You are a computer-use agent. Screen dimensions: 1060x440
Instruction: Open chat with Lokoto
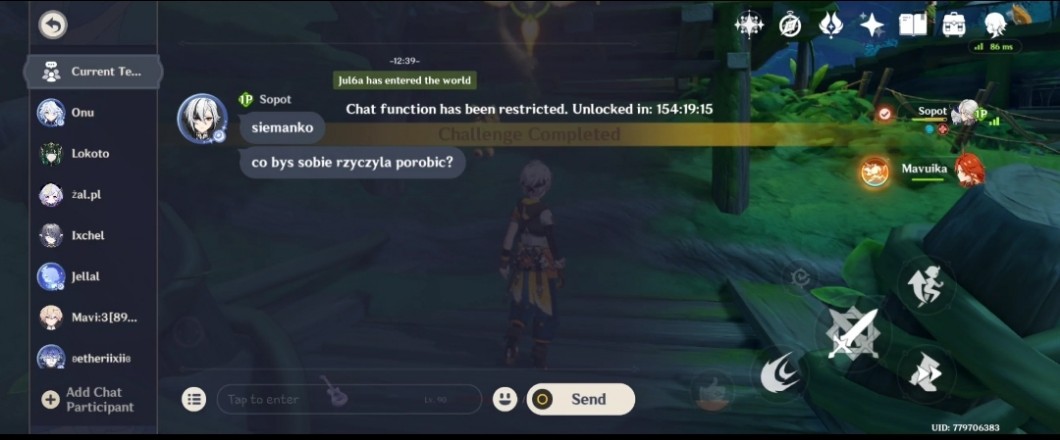(x=88, y=154)
